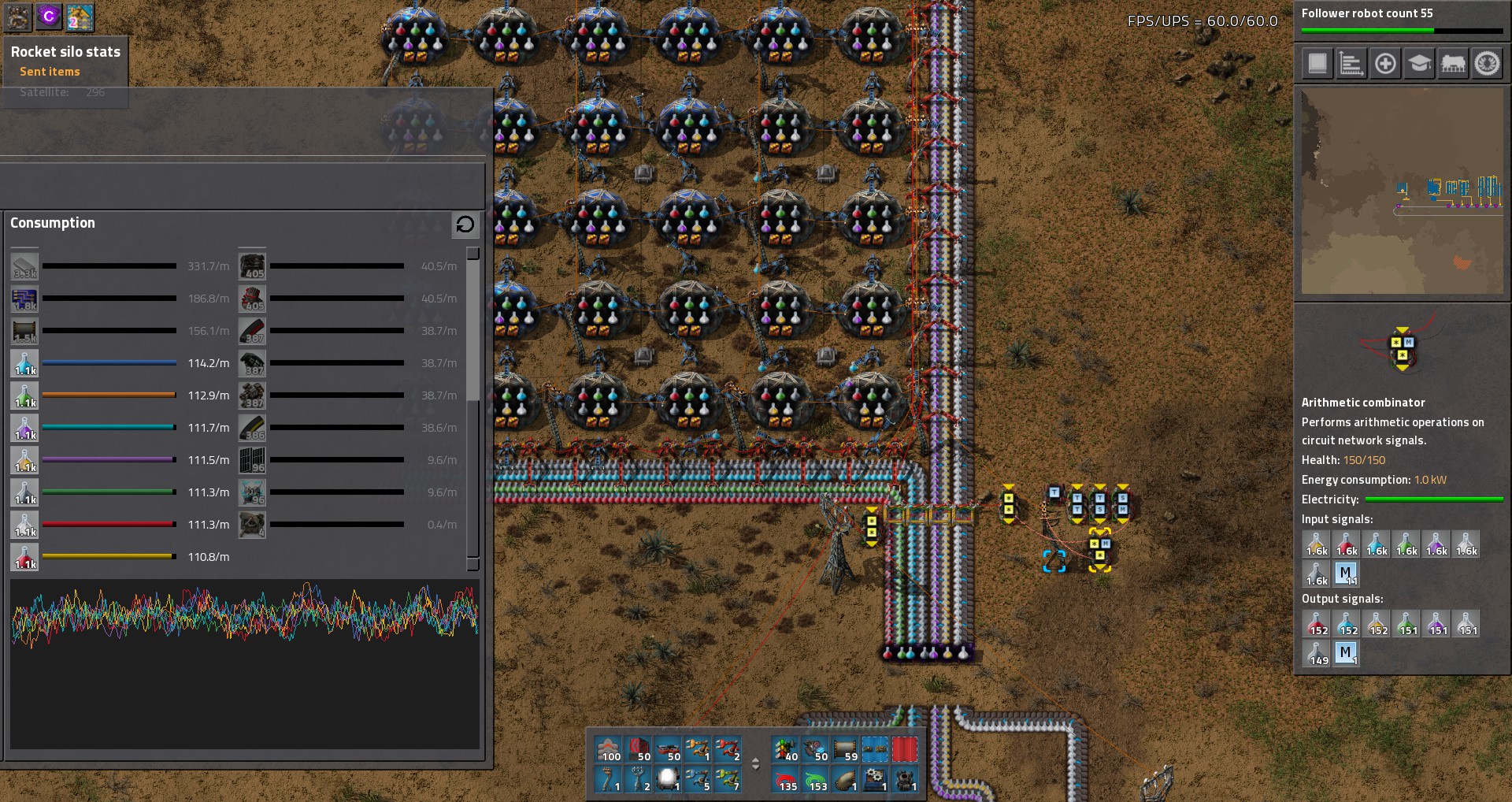Reset the Consumption graph with refresh button
The height and width of the screenshot is (802, 1512).
tap(465, 225)
